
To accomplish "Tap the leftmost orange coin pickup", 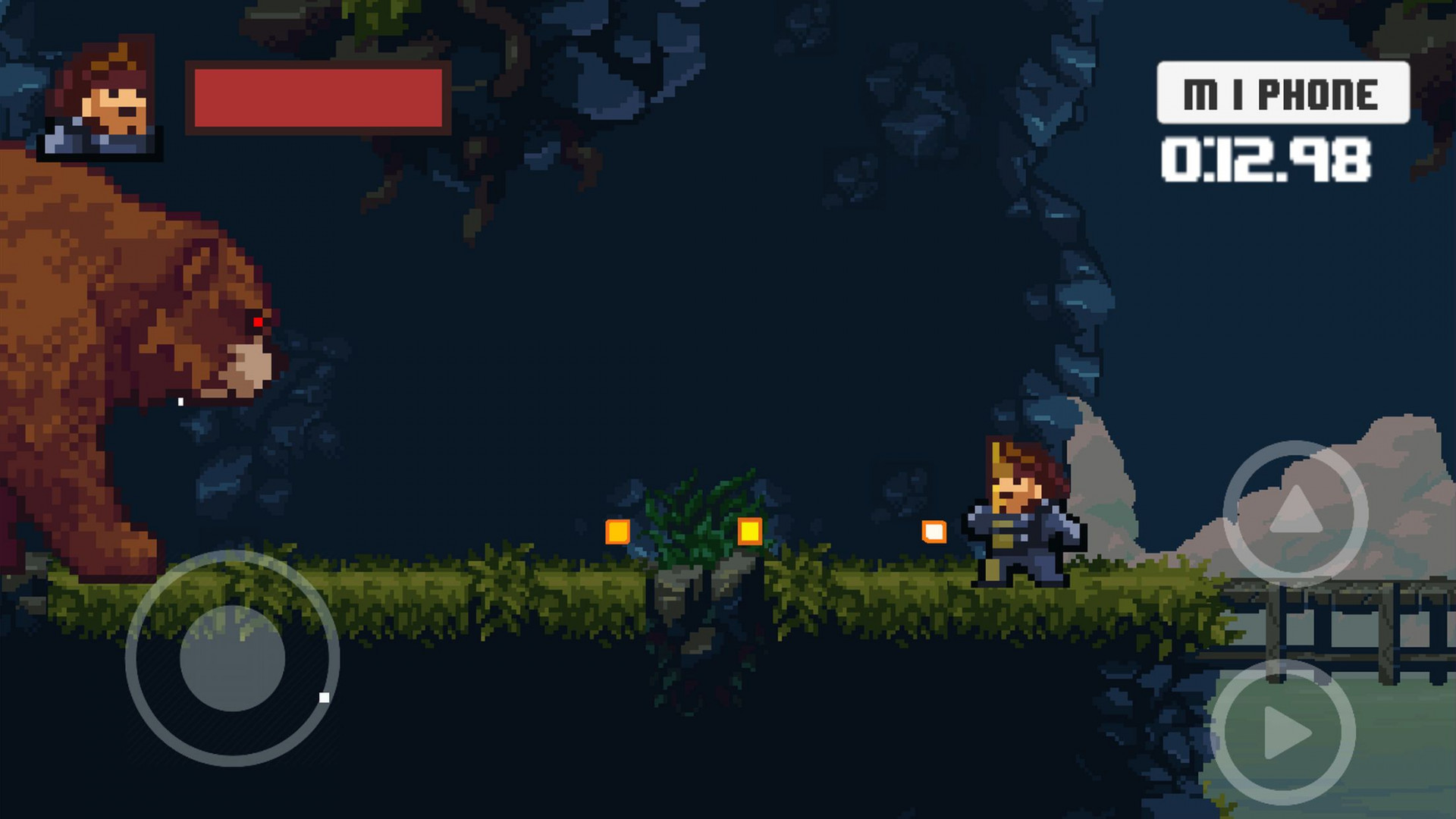I will coord(618,531).
